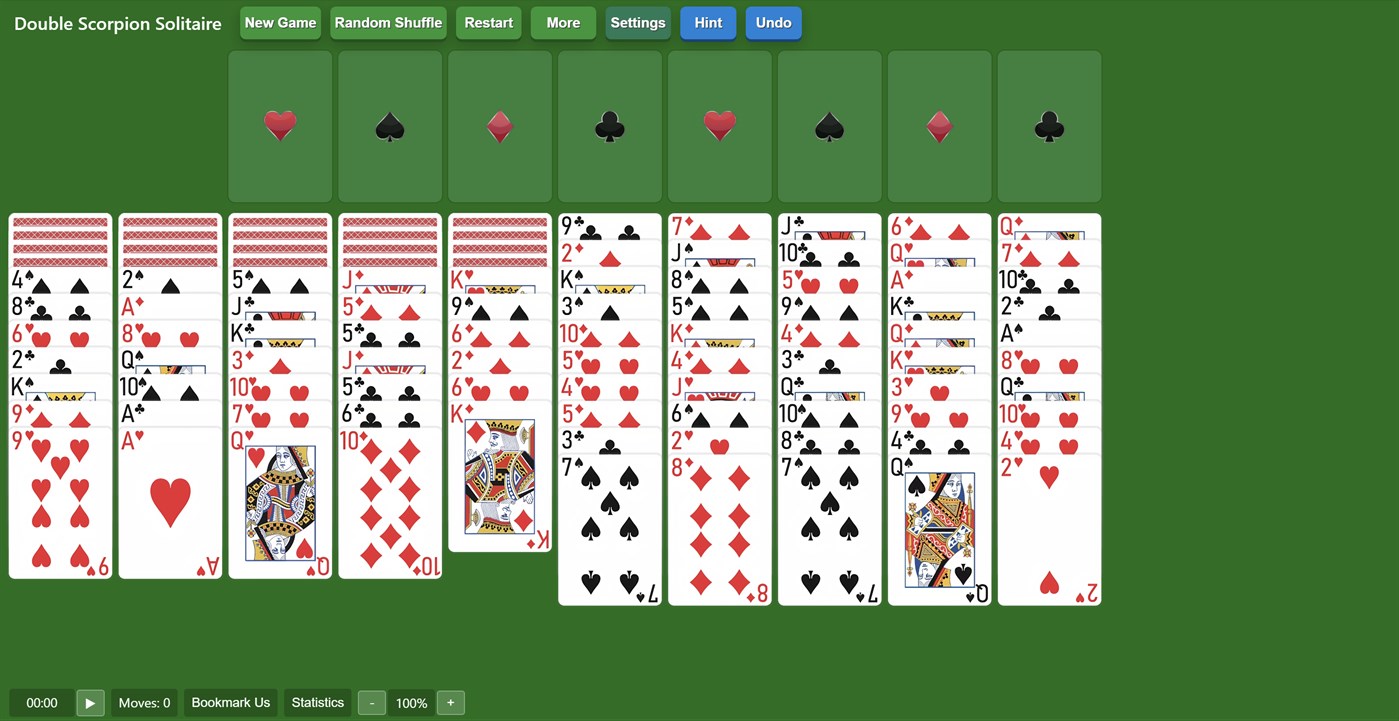Select the second hearts foundation slot
1399x721 pixels.
[720, 127]
